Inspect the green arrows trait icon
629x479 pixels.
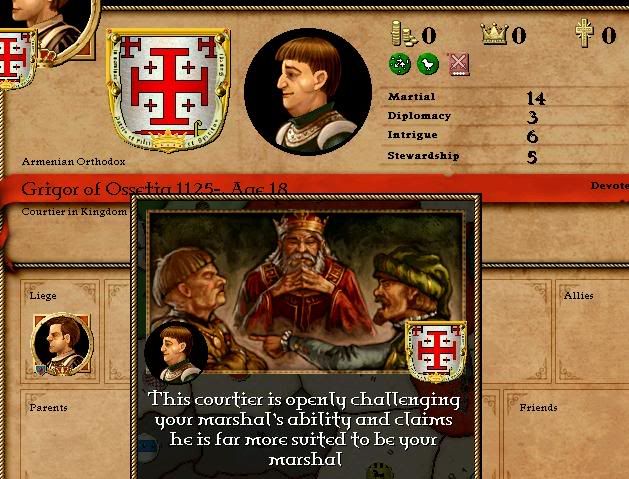point(399,65)
